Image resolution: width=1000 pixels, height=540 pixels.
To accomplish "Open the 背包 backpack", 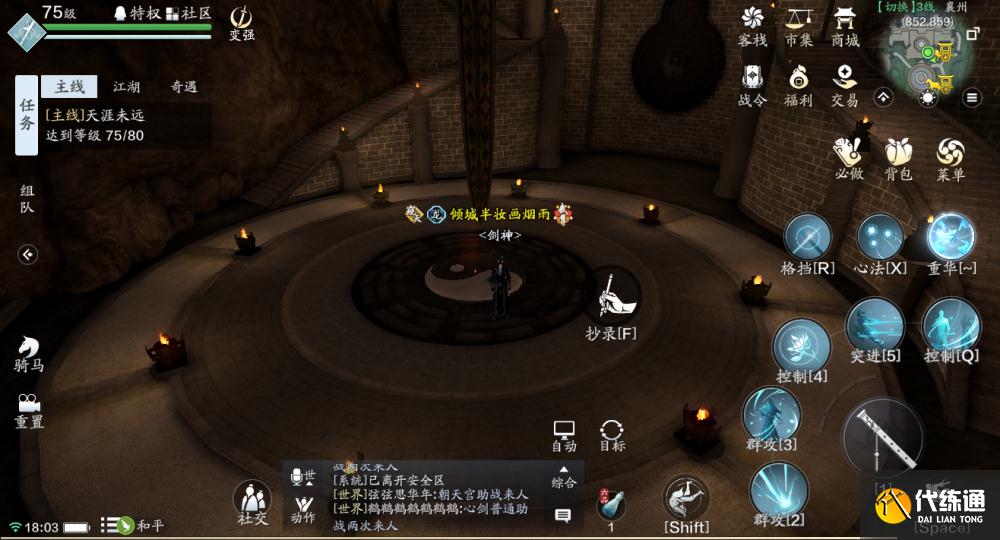I will pos(898,158).
